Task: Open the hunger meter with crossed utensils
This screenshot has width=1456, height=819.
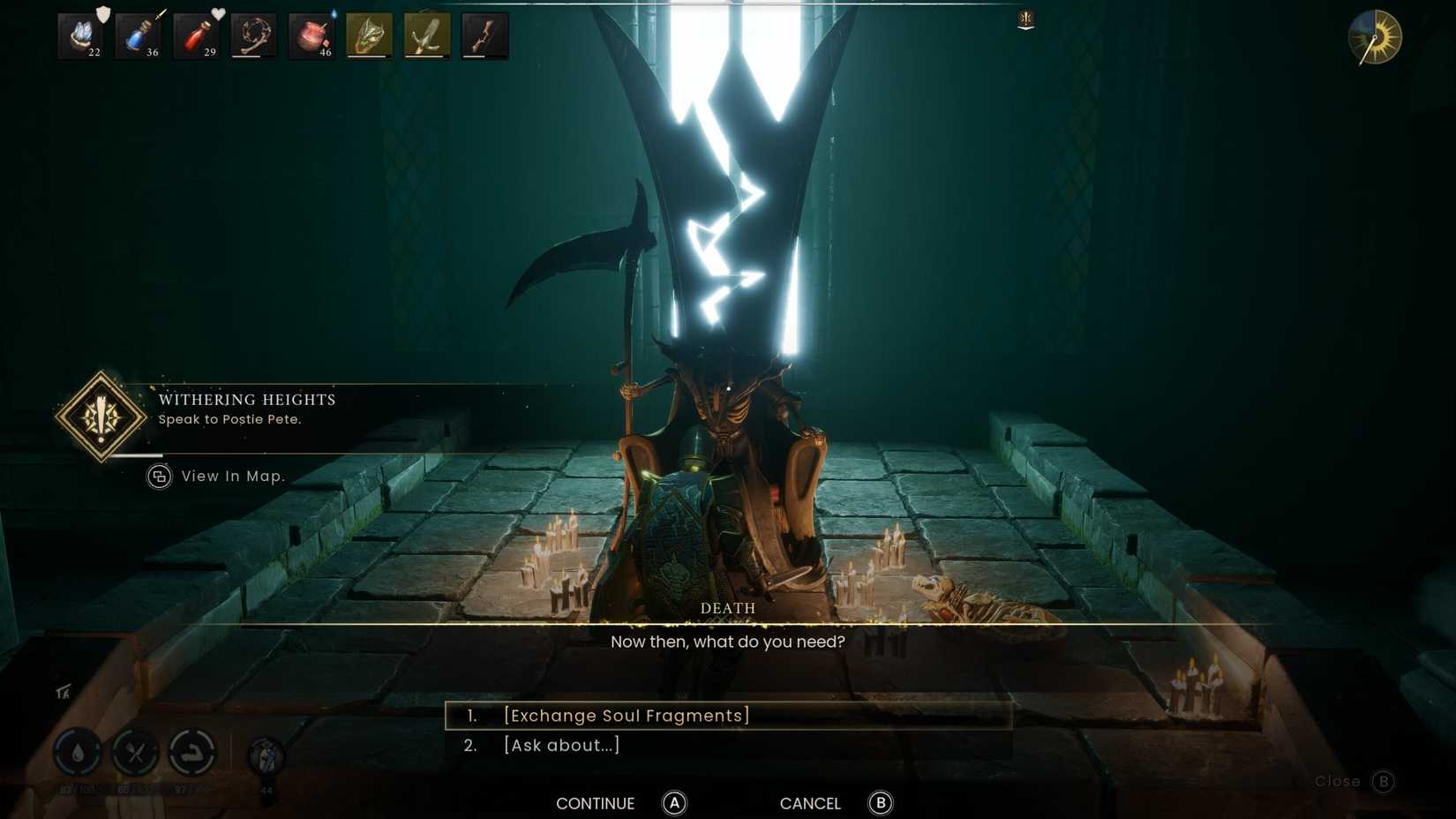Action: 137,755
